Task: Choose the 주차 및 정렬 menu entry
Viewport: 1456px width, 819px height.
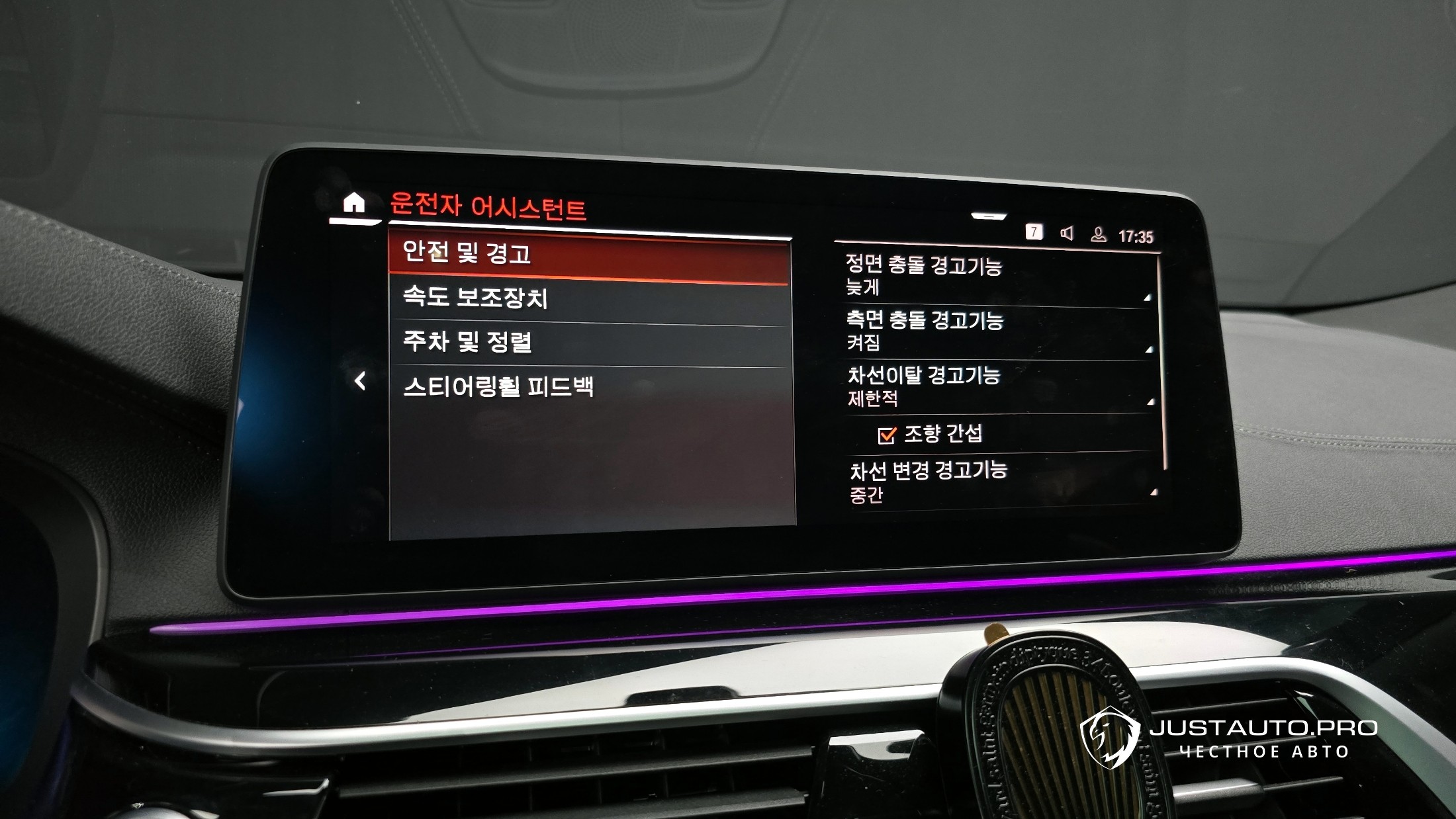Action: pyautogui.click(x=589, y=343)
